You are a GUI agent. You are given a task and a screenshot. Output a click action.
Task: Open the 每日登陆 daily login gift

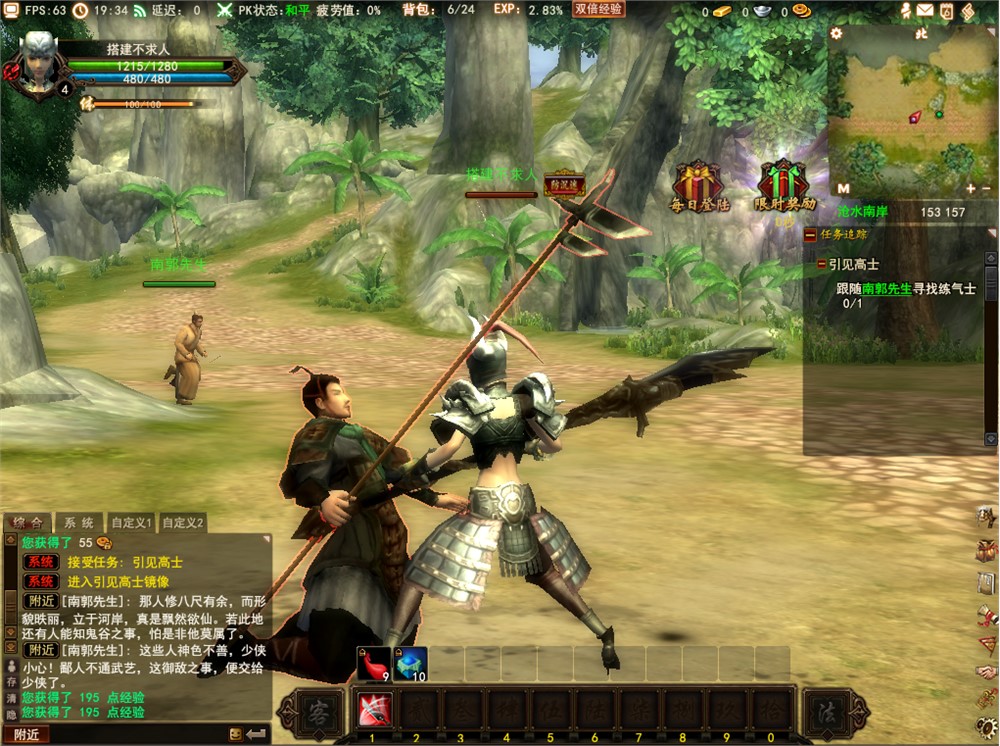699,185
